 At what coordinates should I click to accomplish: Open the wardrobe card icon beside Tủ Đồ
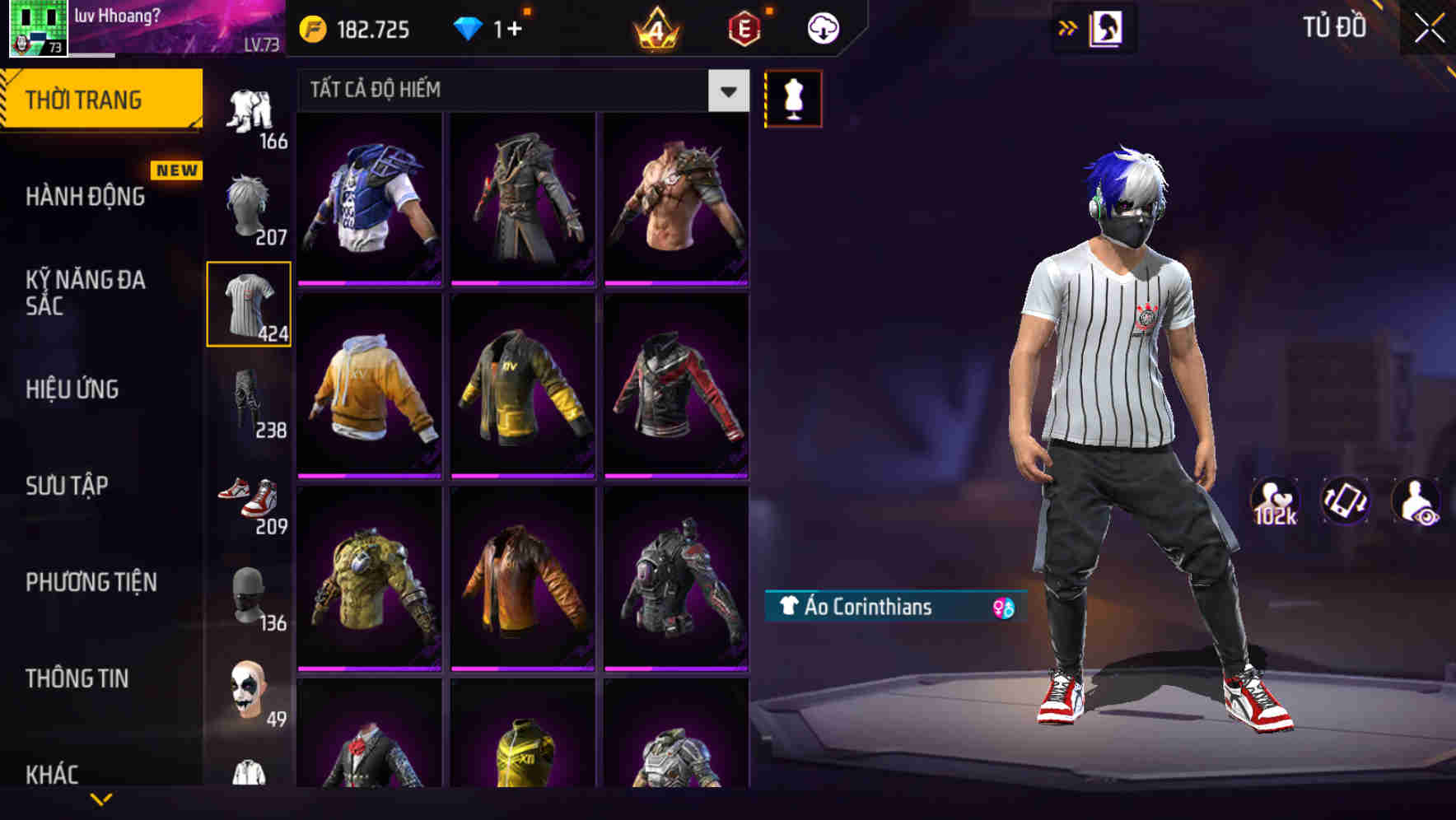[1108, 27]
